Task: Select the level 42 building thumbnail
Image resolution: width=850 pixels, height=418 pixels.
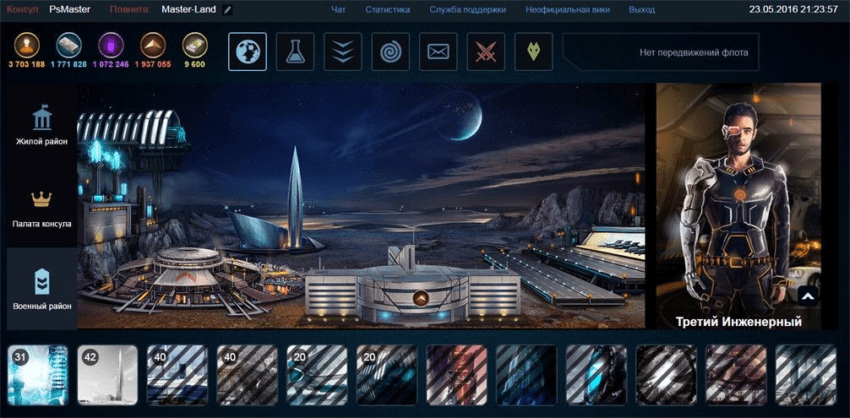Action: (108, 374)
